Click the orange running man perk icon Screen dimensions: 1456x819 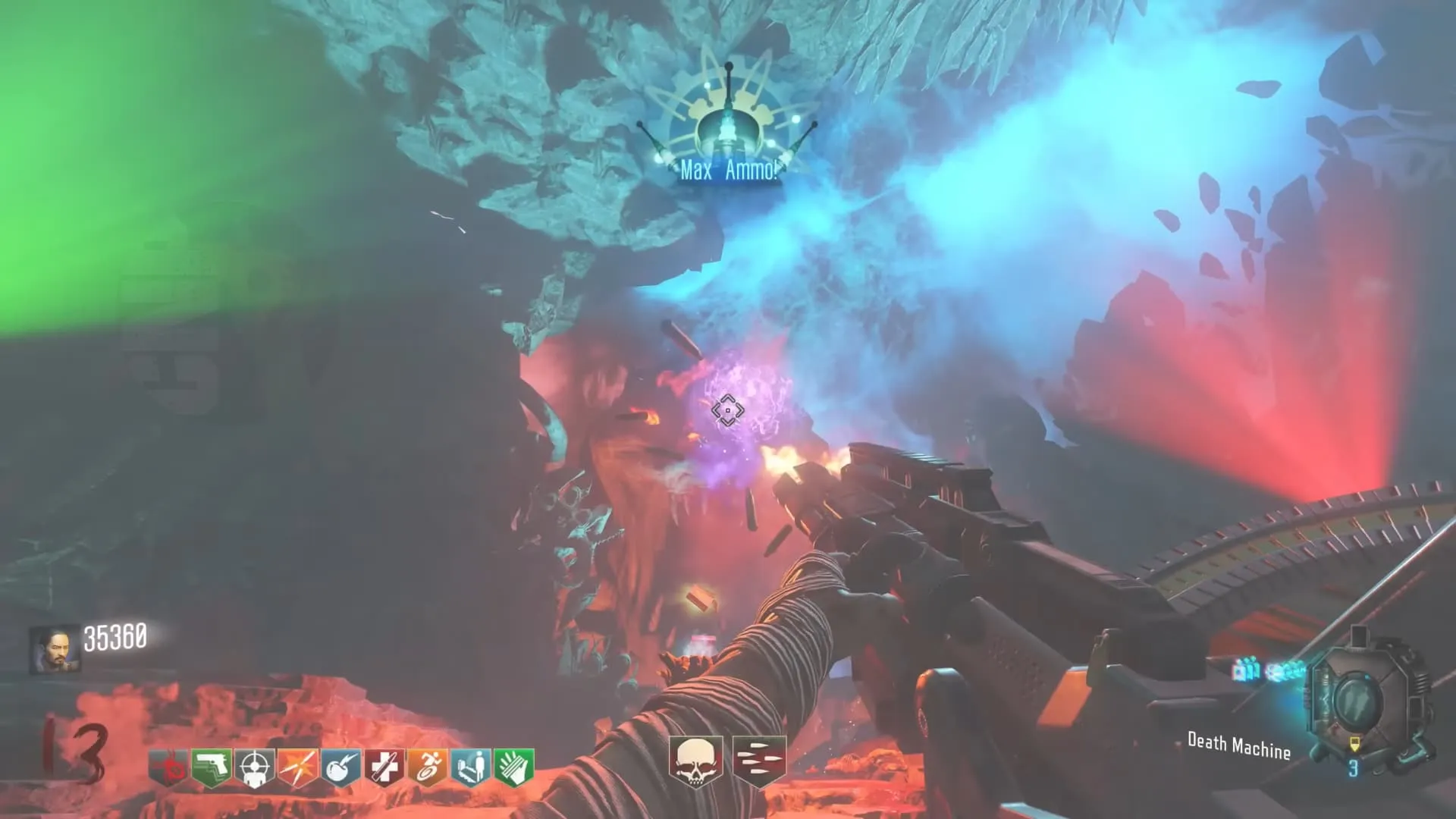click(428, 767)
